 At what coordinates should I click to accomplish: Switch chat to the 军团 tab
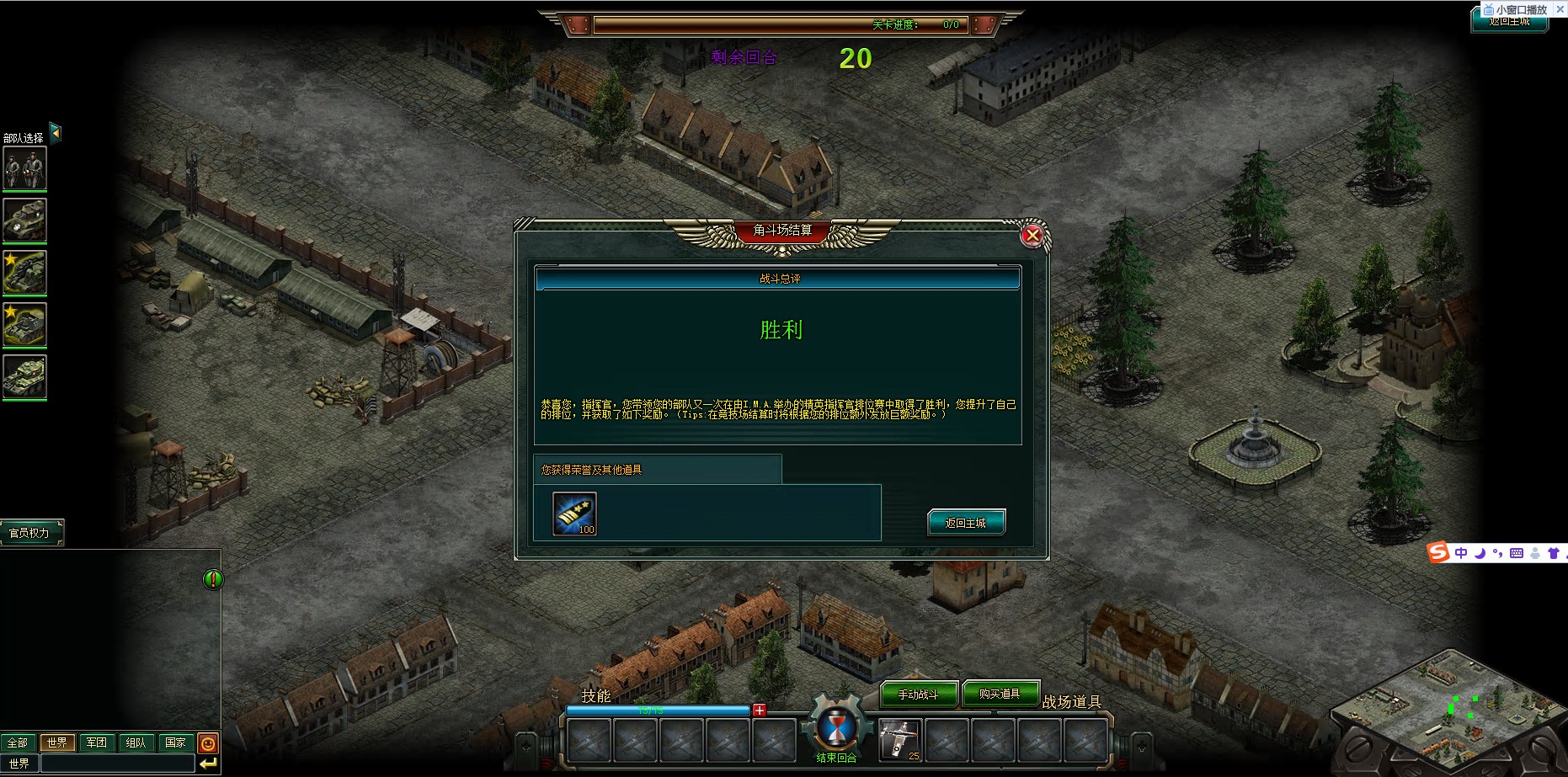point(97,742)
